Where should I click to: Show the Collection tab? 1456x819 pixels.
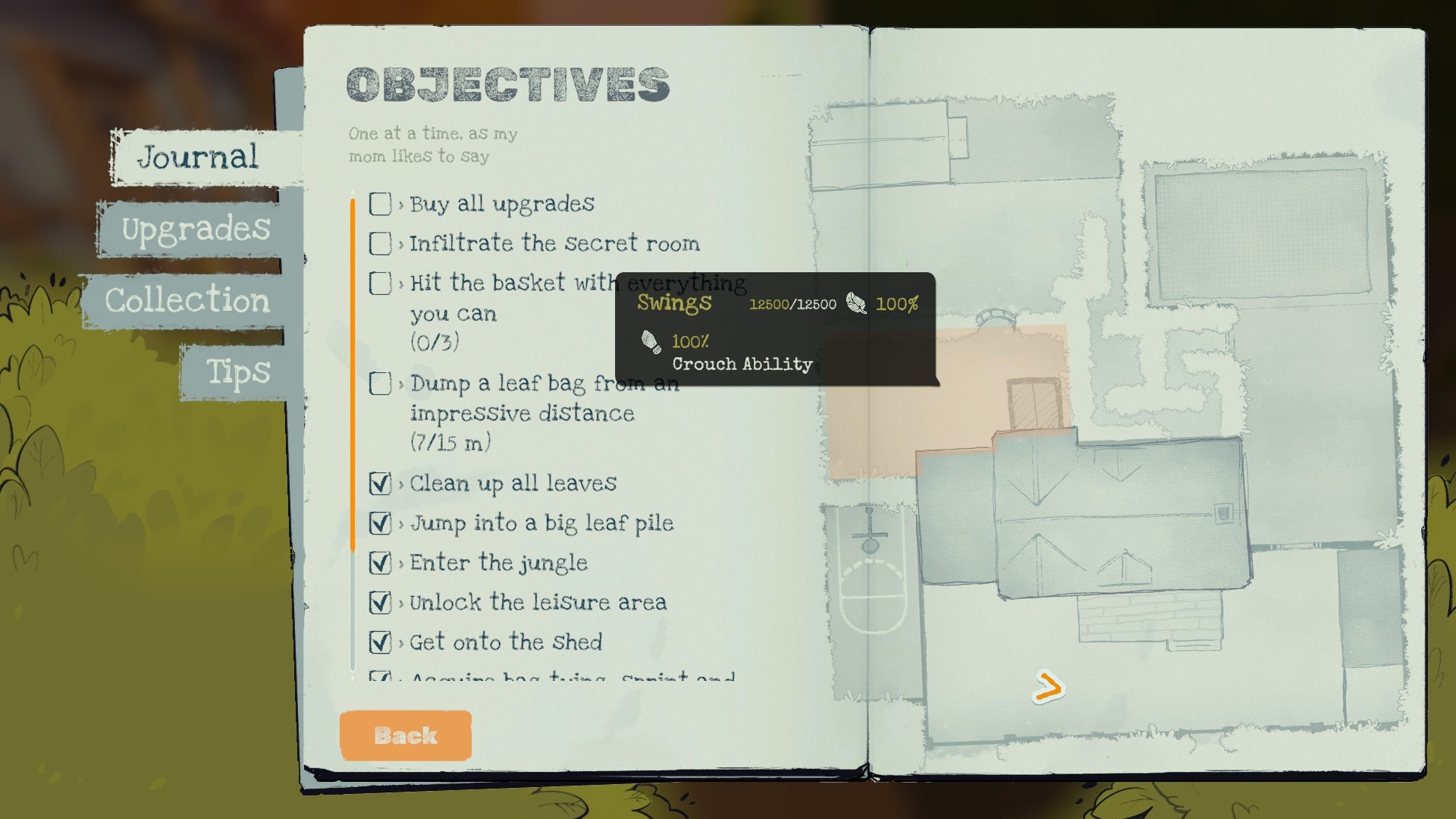pos(187,300)
